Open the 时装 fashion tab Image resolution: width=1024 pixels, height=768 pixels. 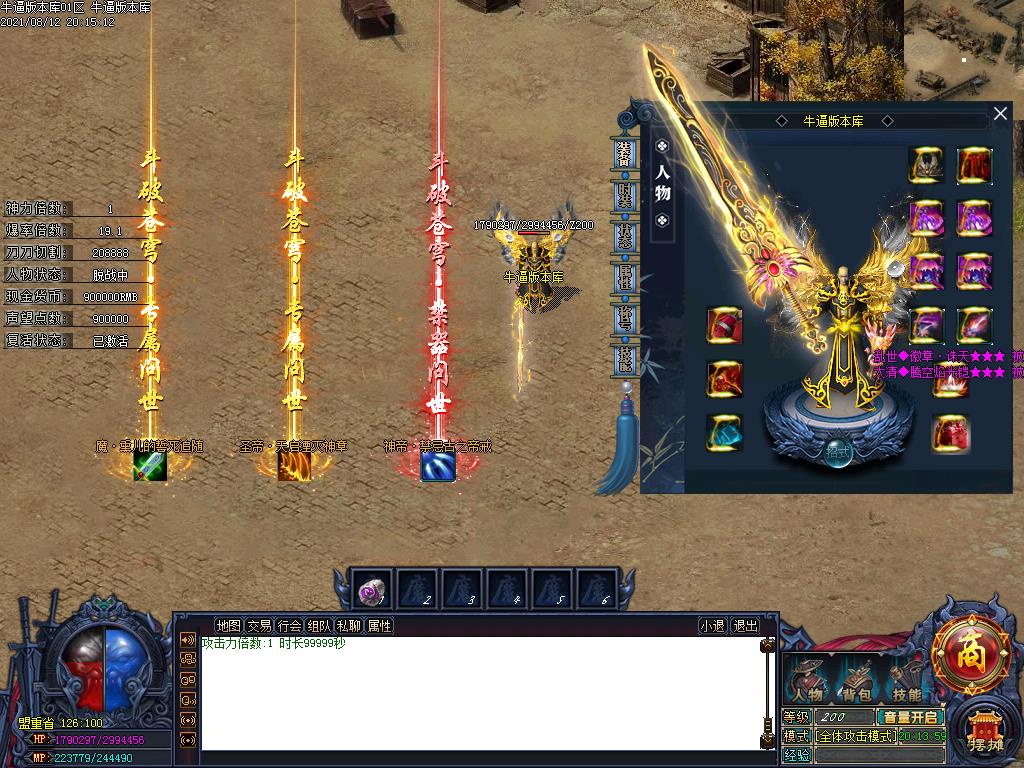(624, 194)
